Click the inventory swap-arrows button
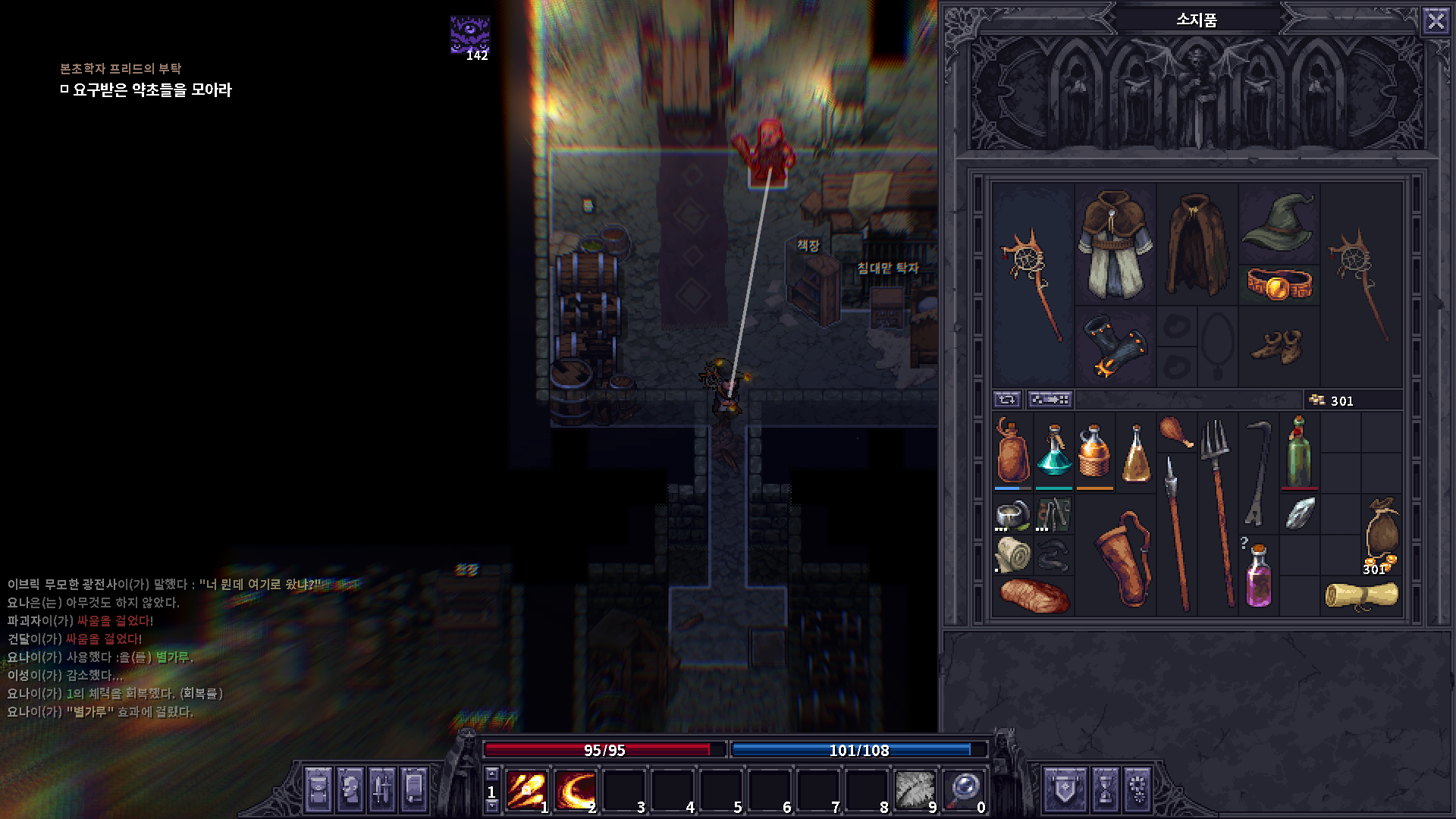 (x=1007, y=400)
